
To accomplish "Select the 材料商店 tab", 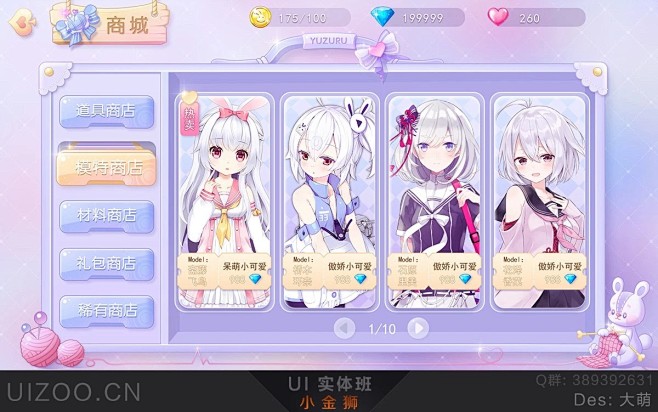I will 106,215.
